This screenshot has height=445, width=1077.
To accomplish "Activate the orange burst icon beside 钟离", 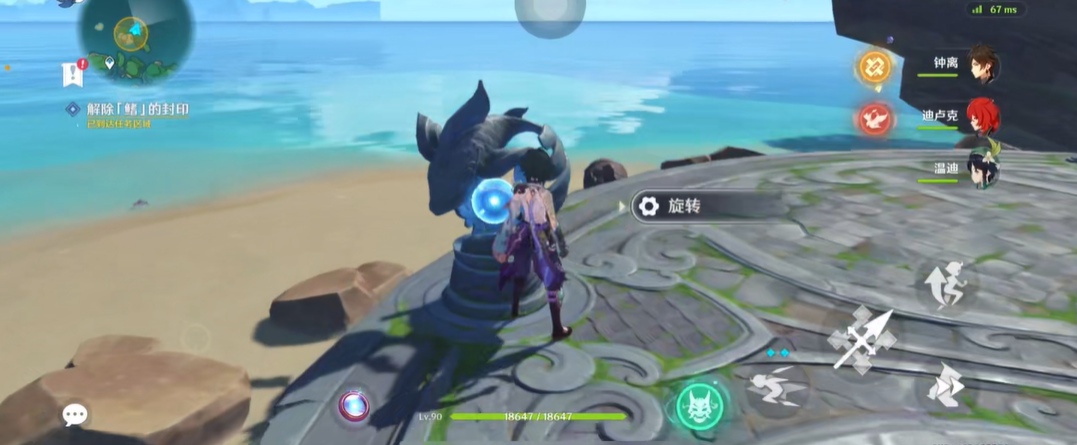I will point(874,67).
